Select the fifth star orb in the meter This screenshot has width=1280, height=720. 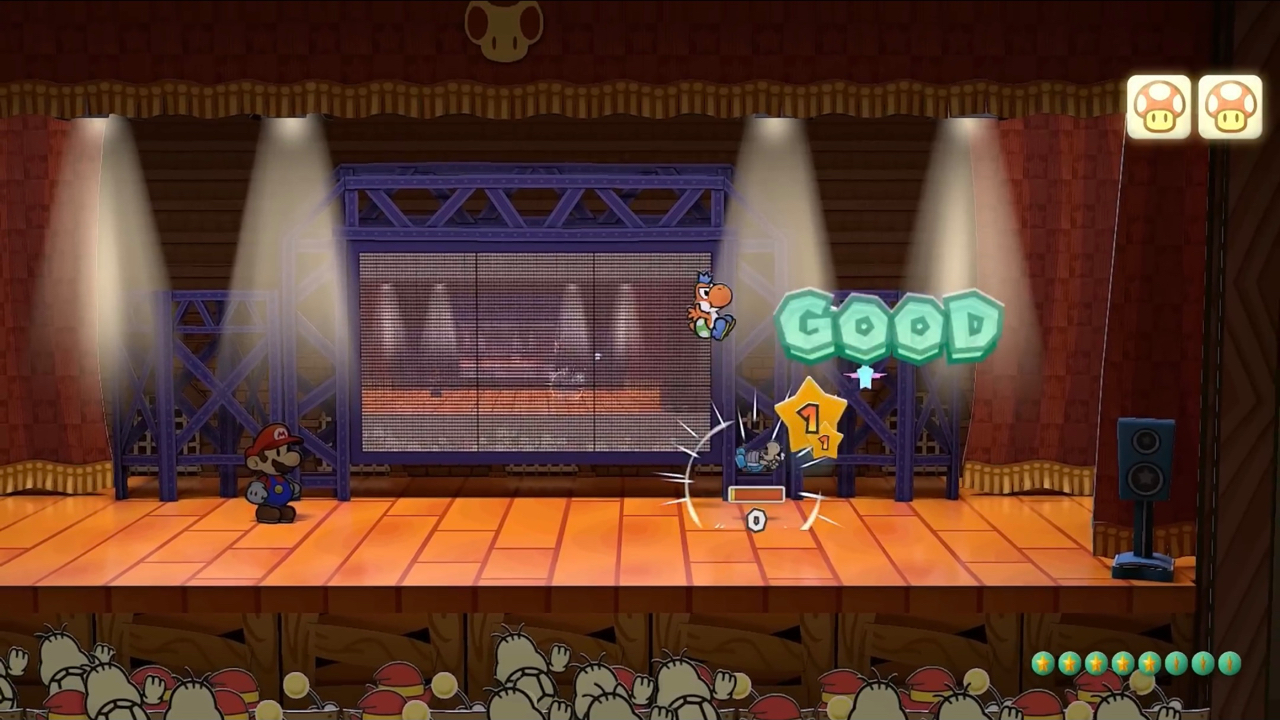(x=1149, y=662)
